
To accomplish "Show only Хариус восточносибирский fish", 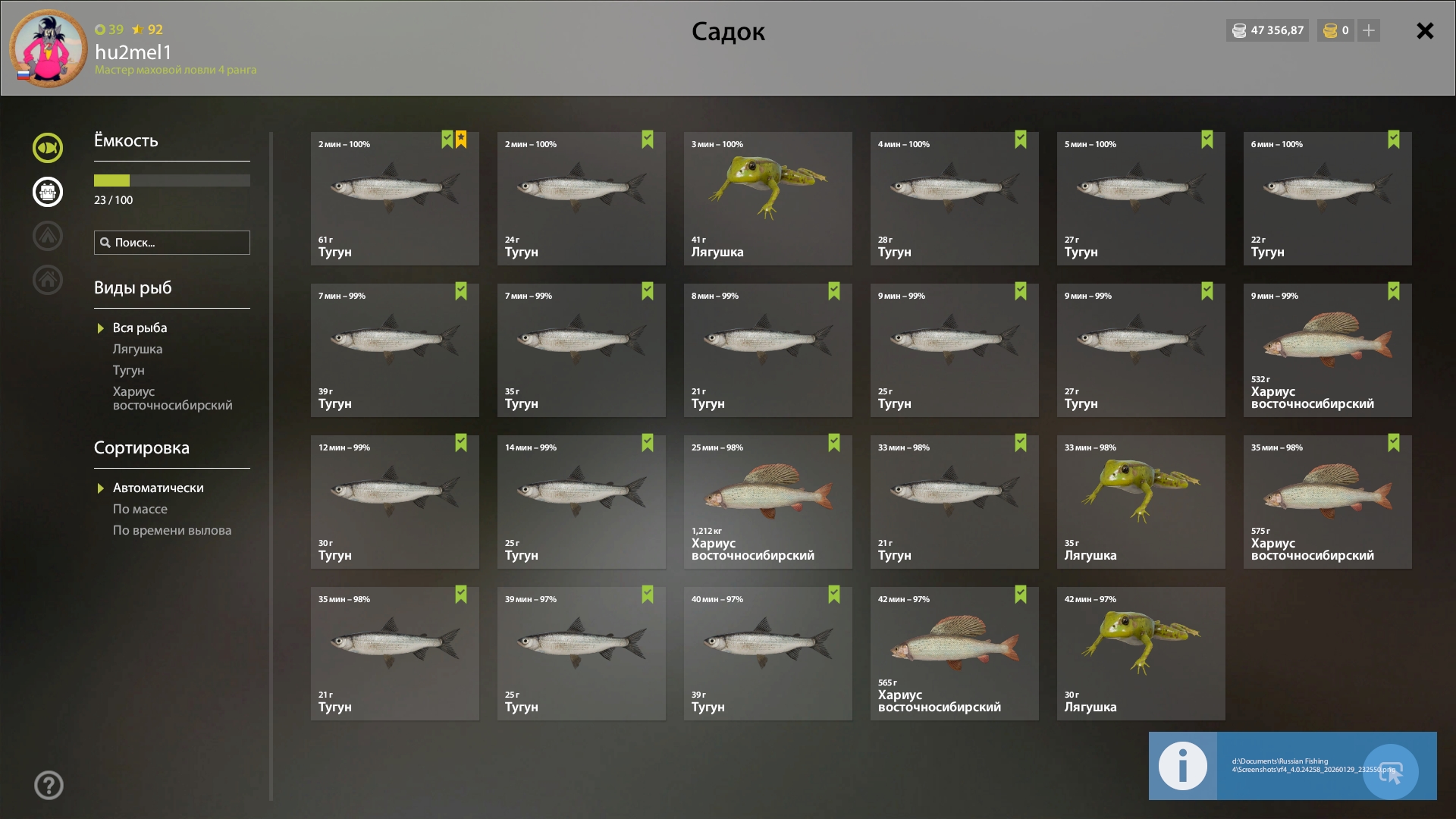I will (x=172, y=399).
